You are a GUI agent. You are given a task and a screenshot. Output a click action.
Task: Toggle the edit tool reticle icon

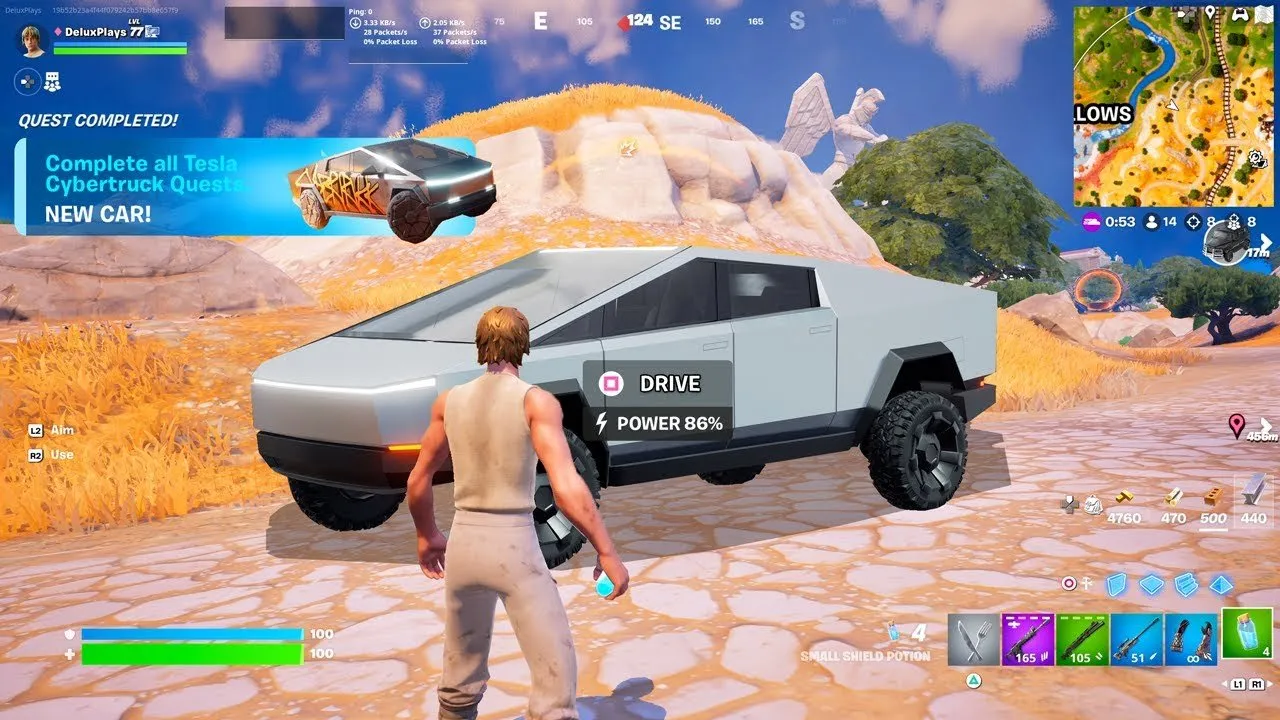point(1069,582)
